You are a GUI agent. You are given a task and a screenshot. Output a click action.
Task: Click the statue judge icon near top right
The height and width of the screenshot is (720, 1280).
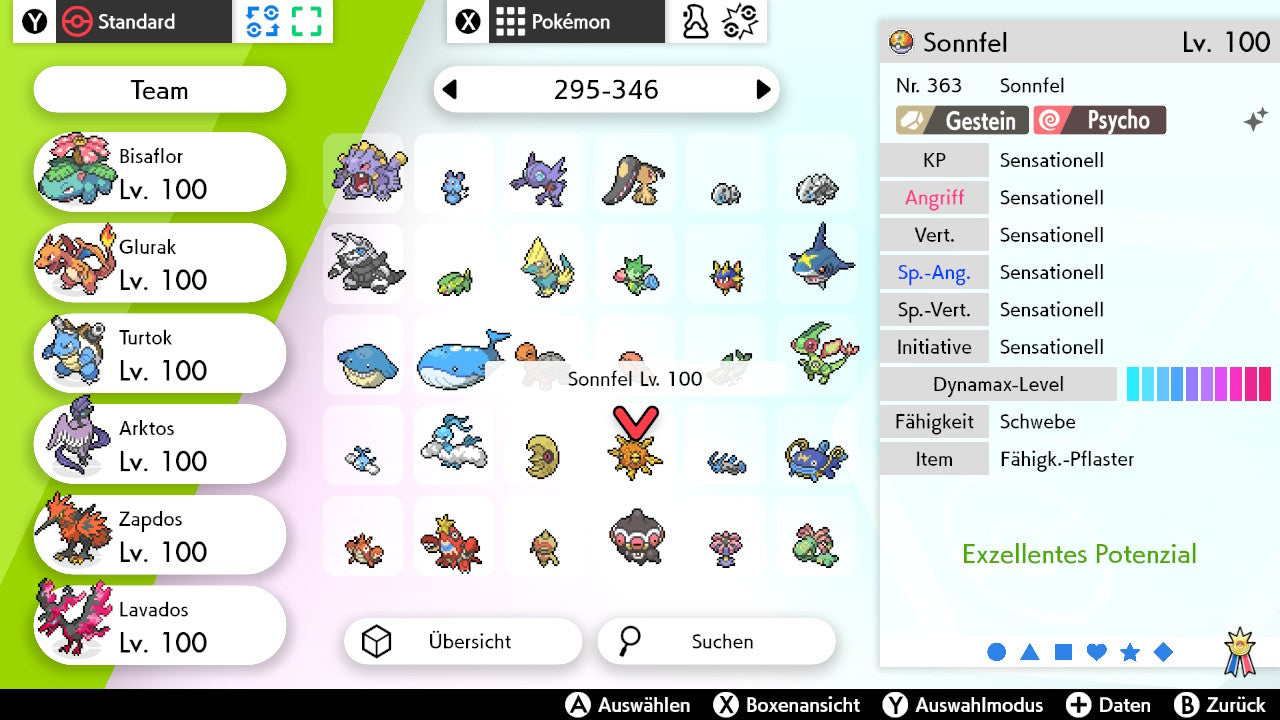coord(696,20)
